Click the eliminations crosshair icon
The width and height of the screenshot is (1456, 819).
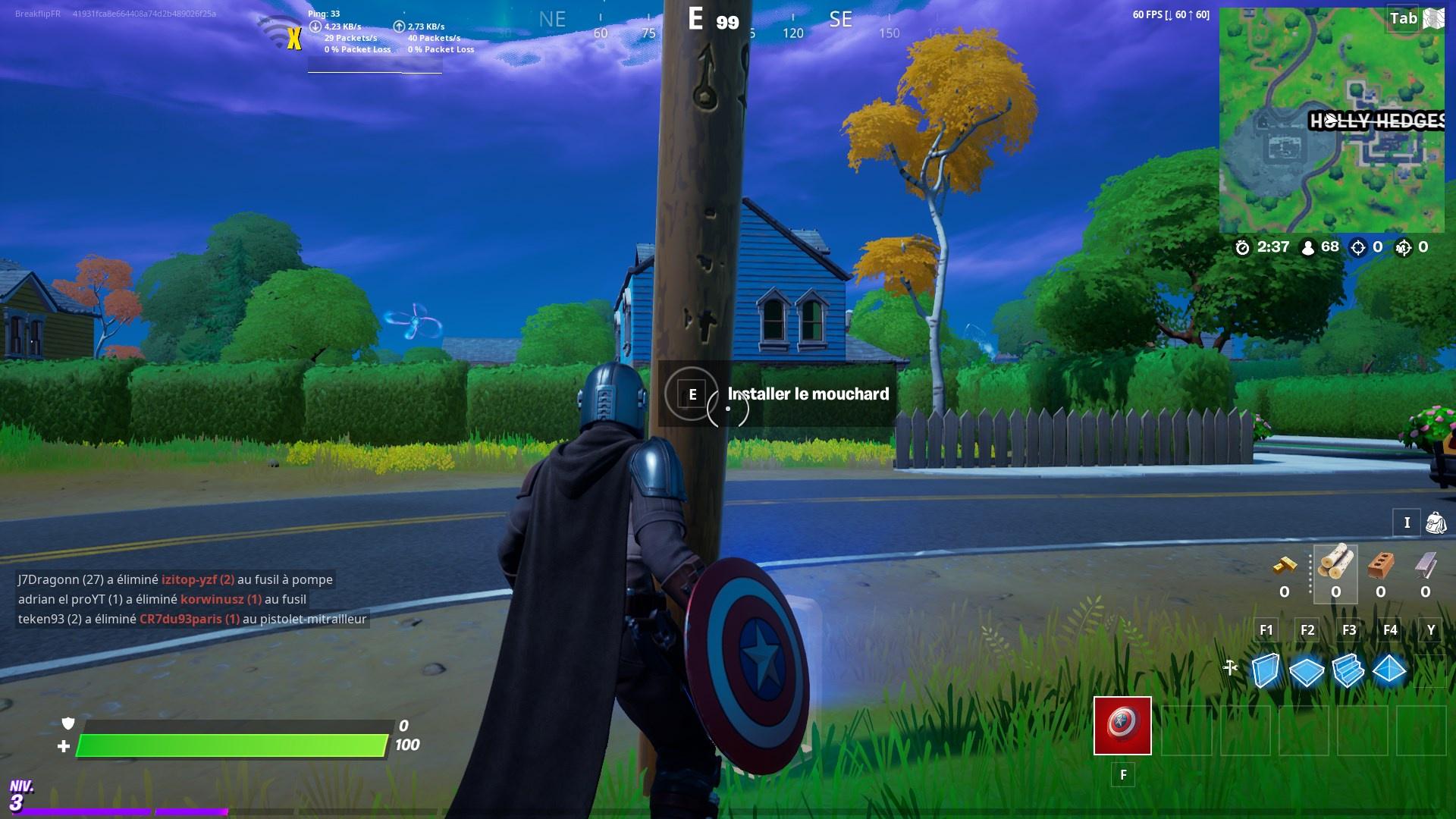[x=1356, y=246]
